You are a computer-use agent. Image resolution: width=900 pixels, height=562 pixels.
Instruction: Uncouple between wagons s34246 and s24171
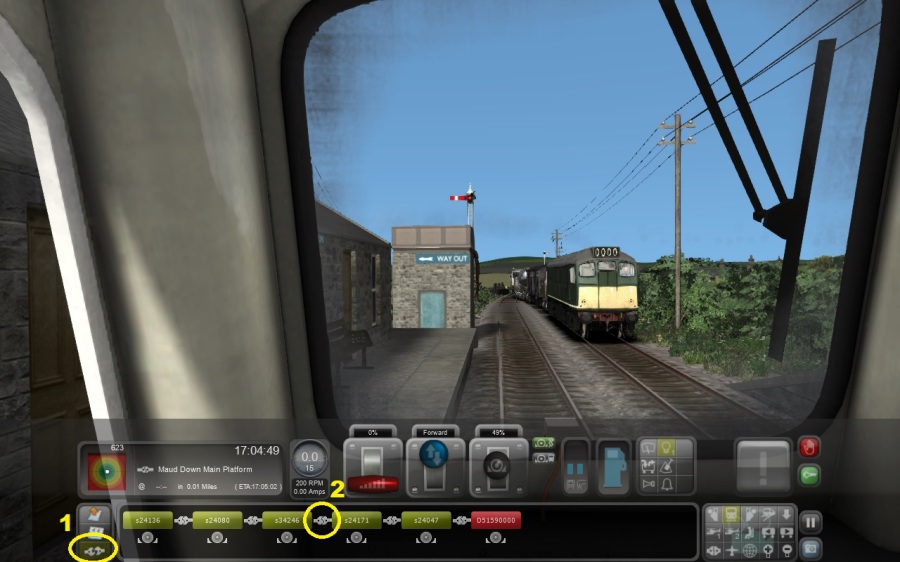pos(323,520)
